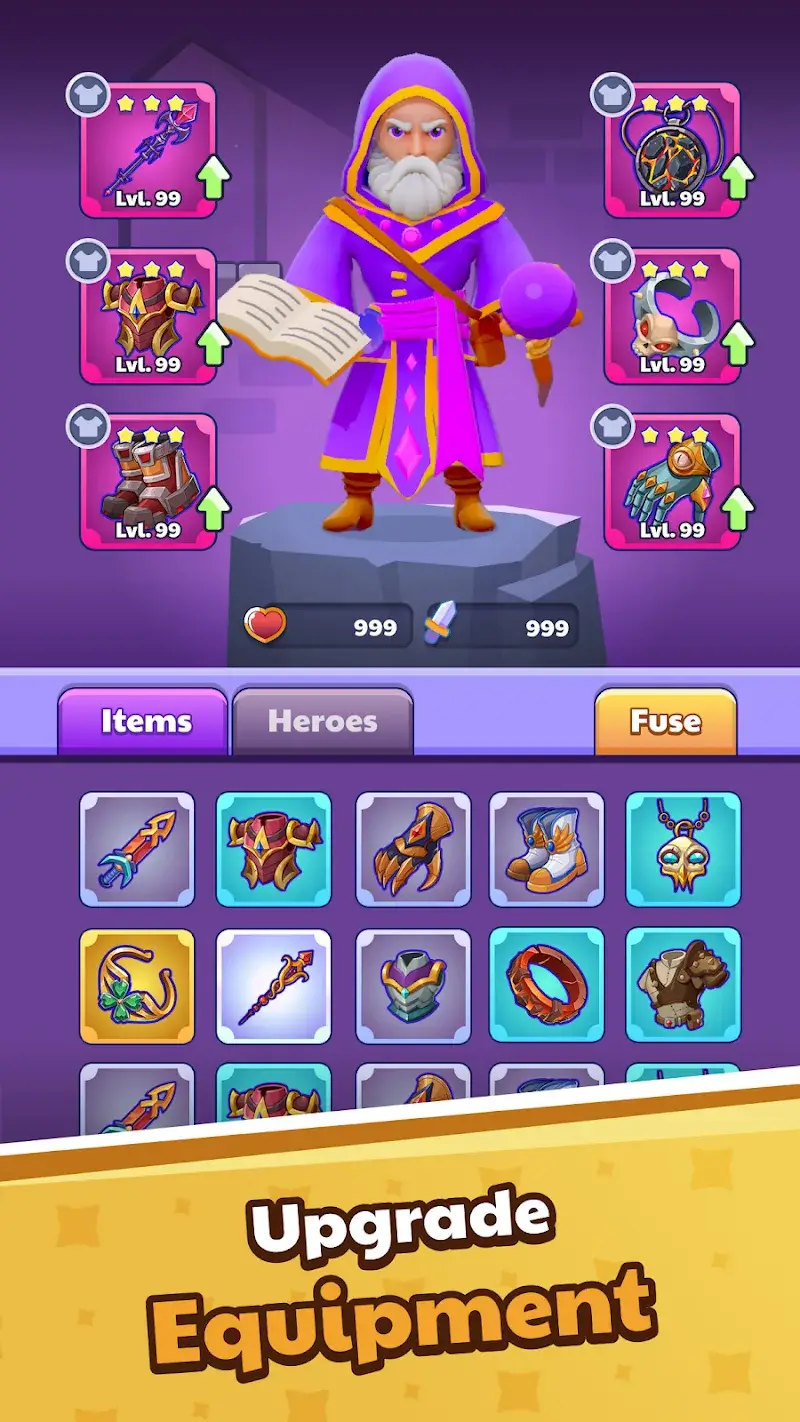Image resolution: width=800 pixels, height=1422 pixels.
Task: Pick the red band ring item
Action: 547,985
